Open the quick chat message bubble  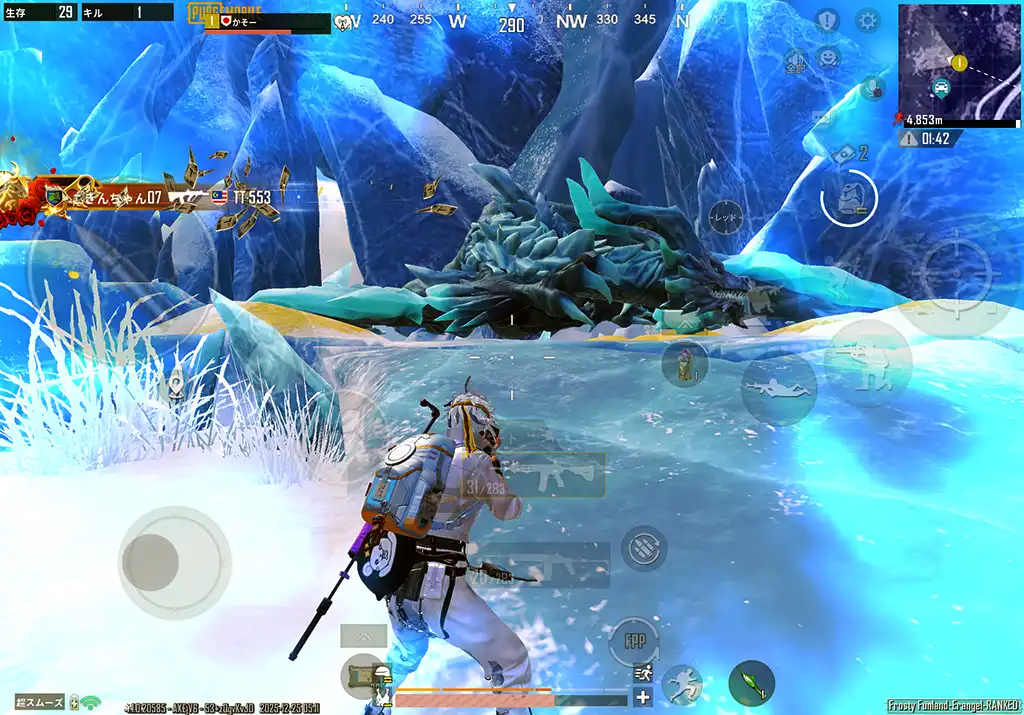pyautogui.click(x=822, y=118)
